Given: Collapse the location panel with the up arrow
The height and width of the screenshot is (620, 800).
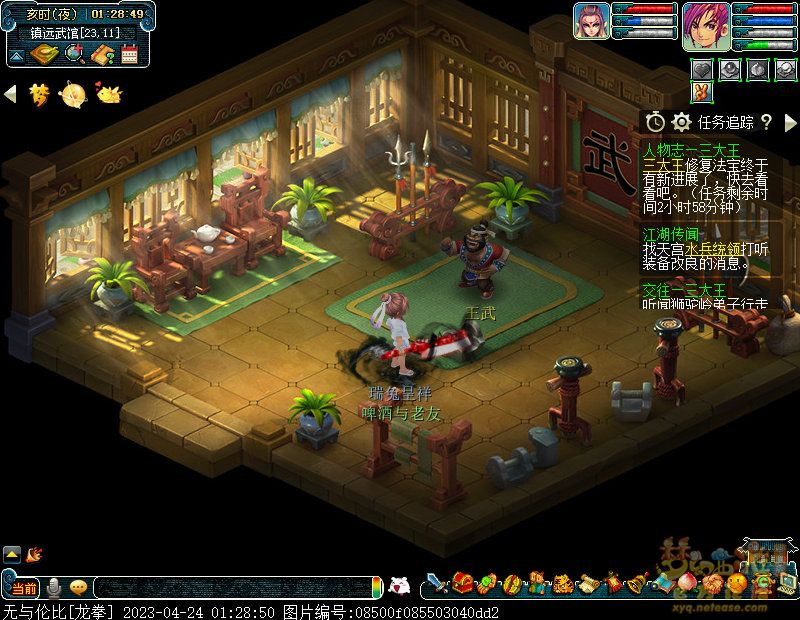Looking at the screenshot, I should pyautogui.click(x=17, y=54).
